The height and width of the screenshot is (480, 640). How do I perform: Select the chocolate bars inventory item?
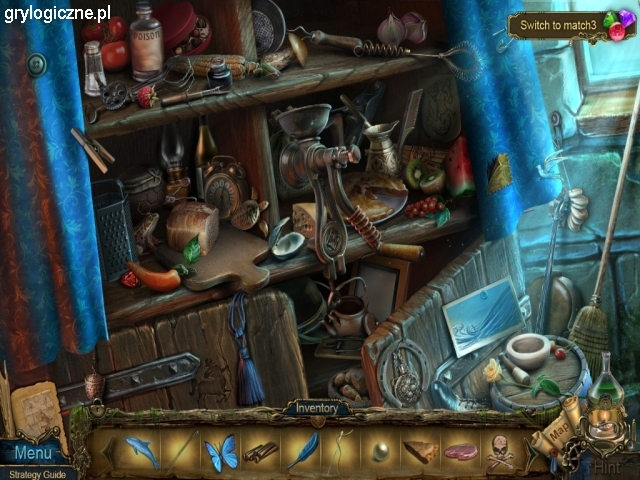coord(261,452)
